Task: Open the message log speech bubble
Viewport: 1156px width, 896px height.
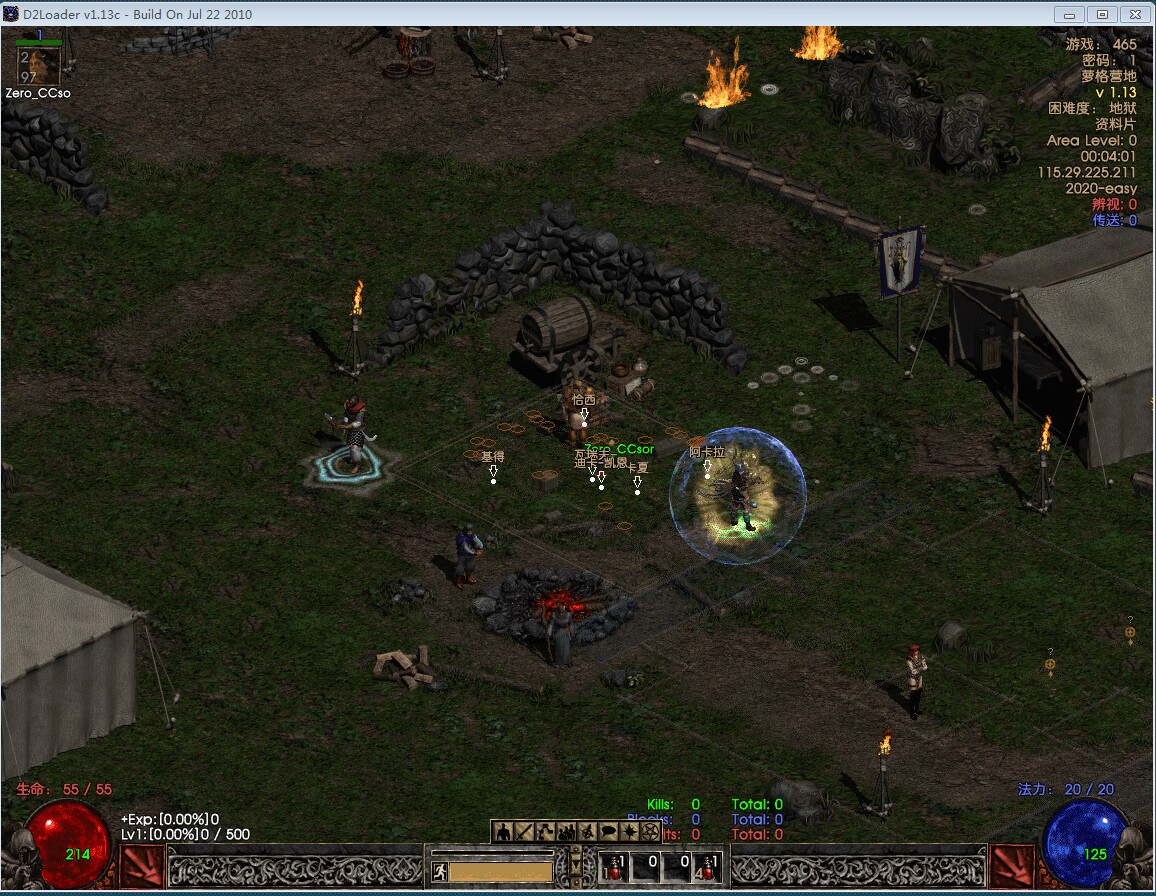Action: (608, 831)
